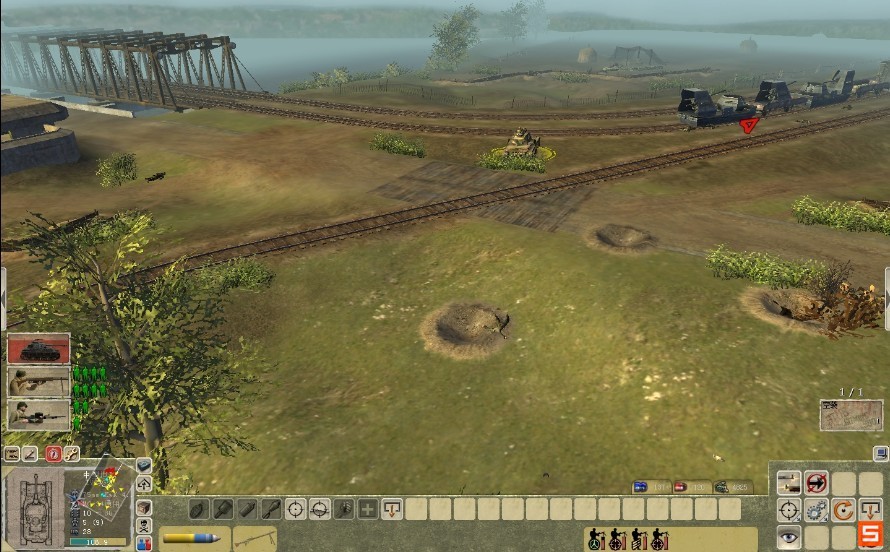Toggle the hold-position no-move button

[x=817, y=484]
